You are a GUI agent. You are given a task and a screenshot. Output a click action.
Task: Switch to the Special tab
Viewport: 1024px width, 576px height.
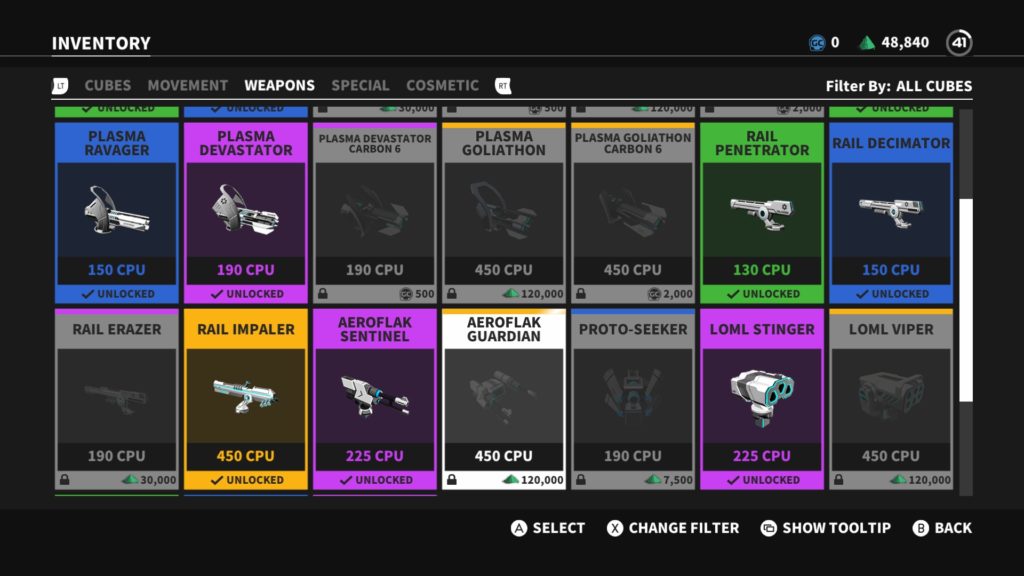tap(360, 86)
